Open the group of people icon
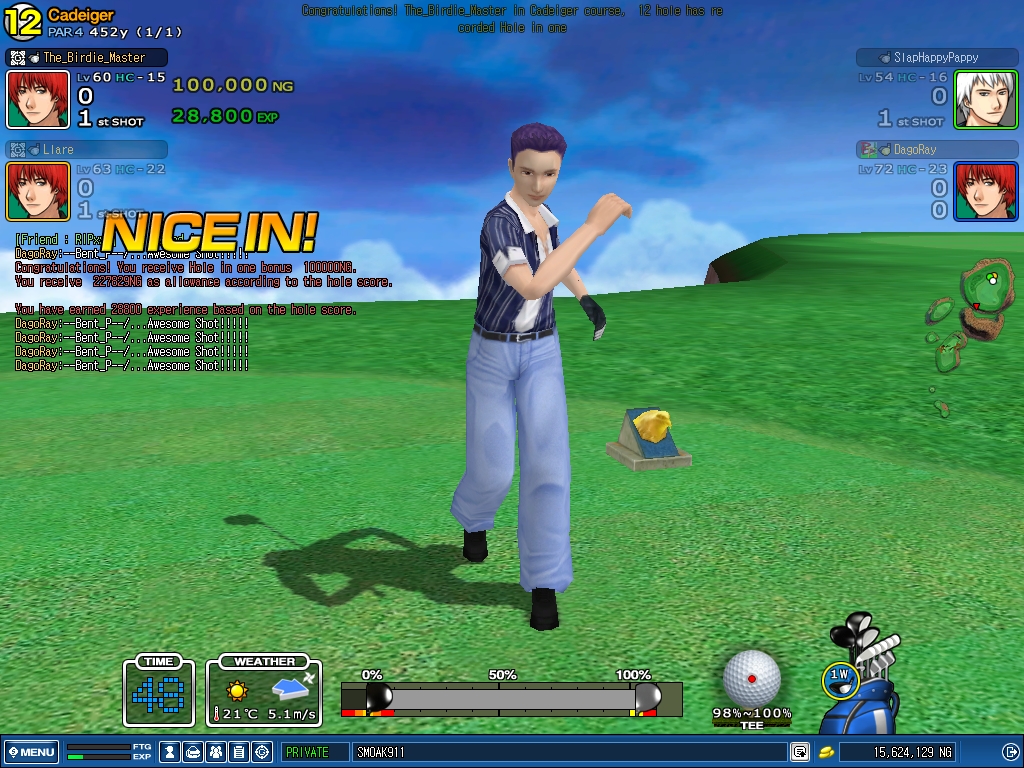 (215, 752)
